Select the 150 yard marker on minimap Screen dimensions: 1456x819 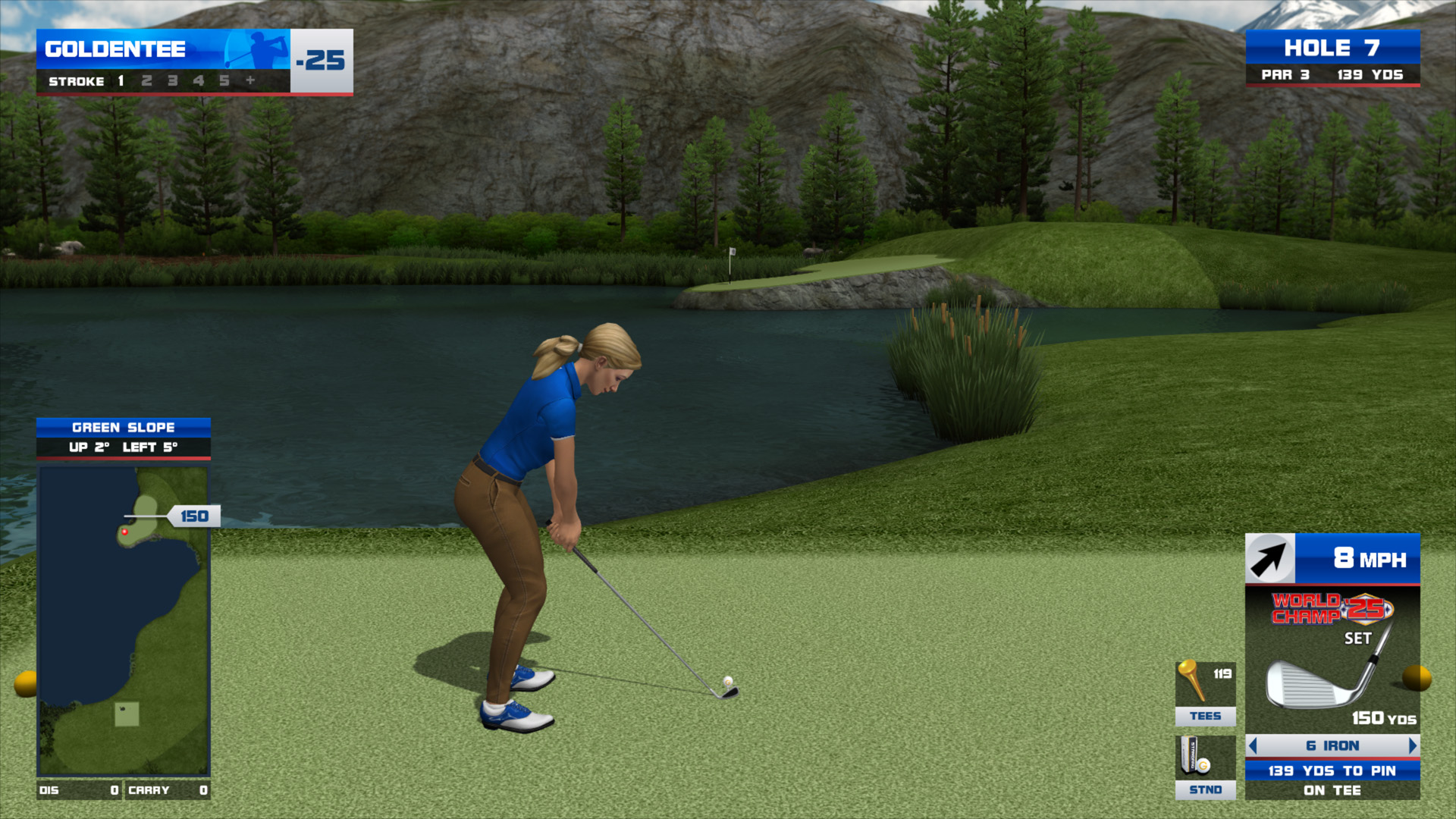tap(194, 516)
